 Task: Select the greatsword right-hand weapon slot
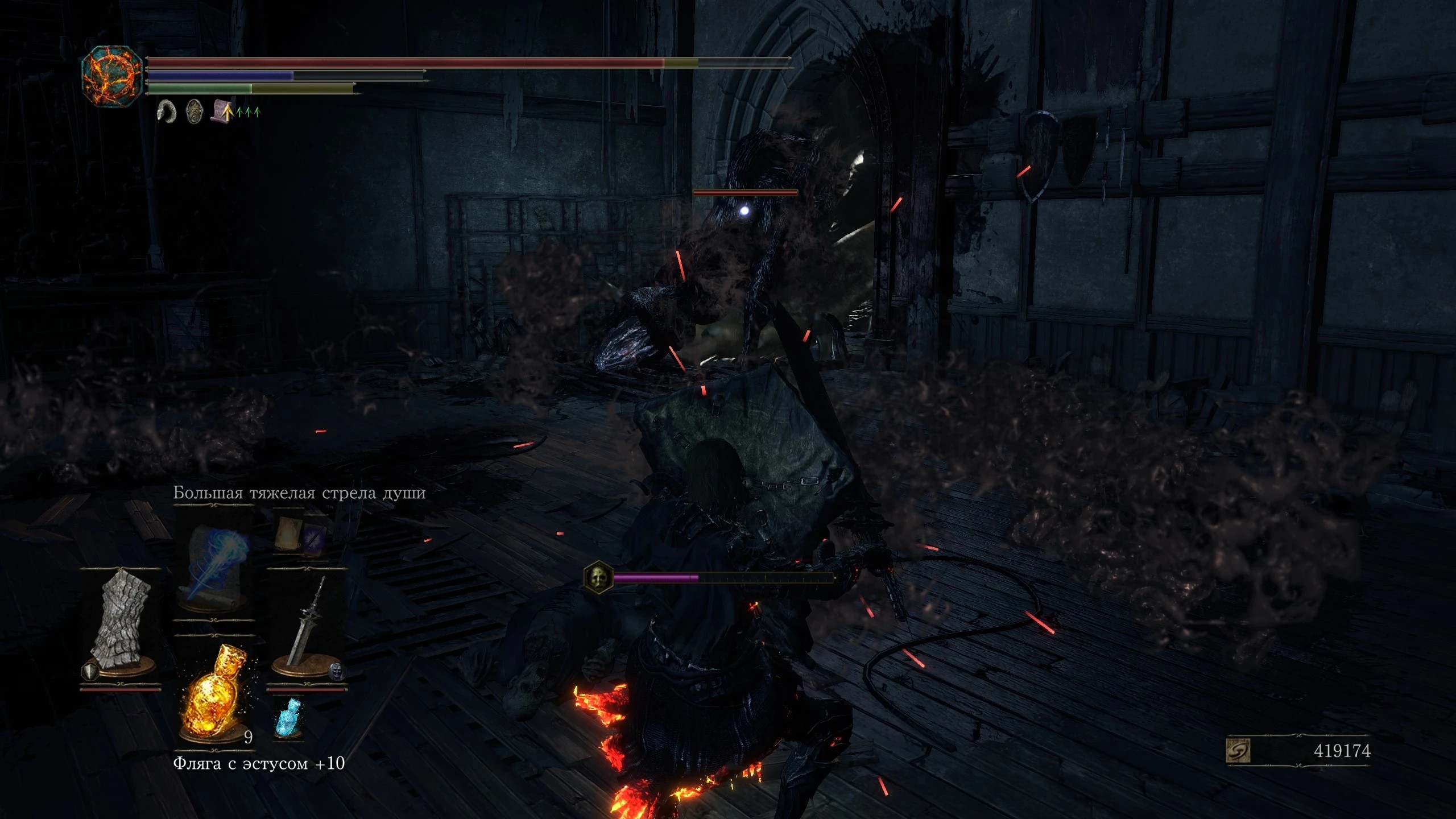(x=306, y=623)
